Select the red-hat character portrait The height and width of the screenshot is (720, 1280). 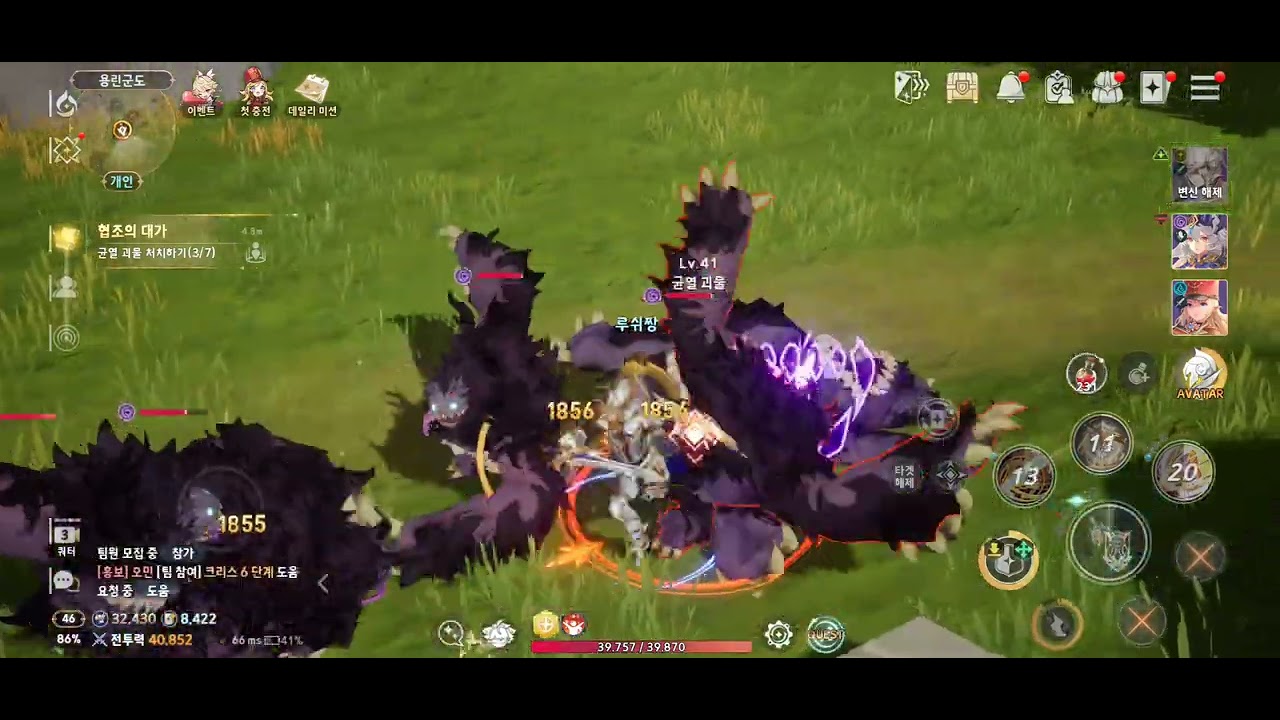click(1199, 307)
